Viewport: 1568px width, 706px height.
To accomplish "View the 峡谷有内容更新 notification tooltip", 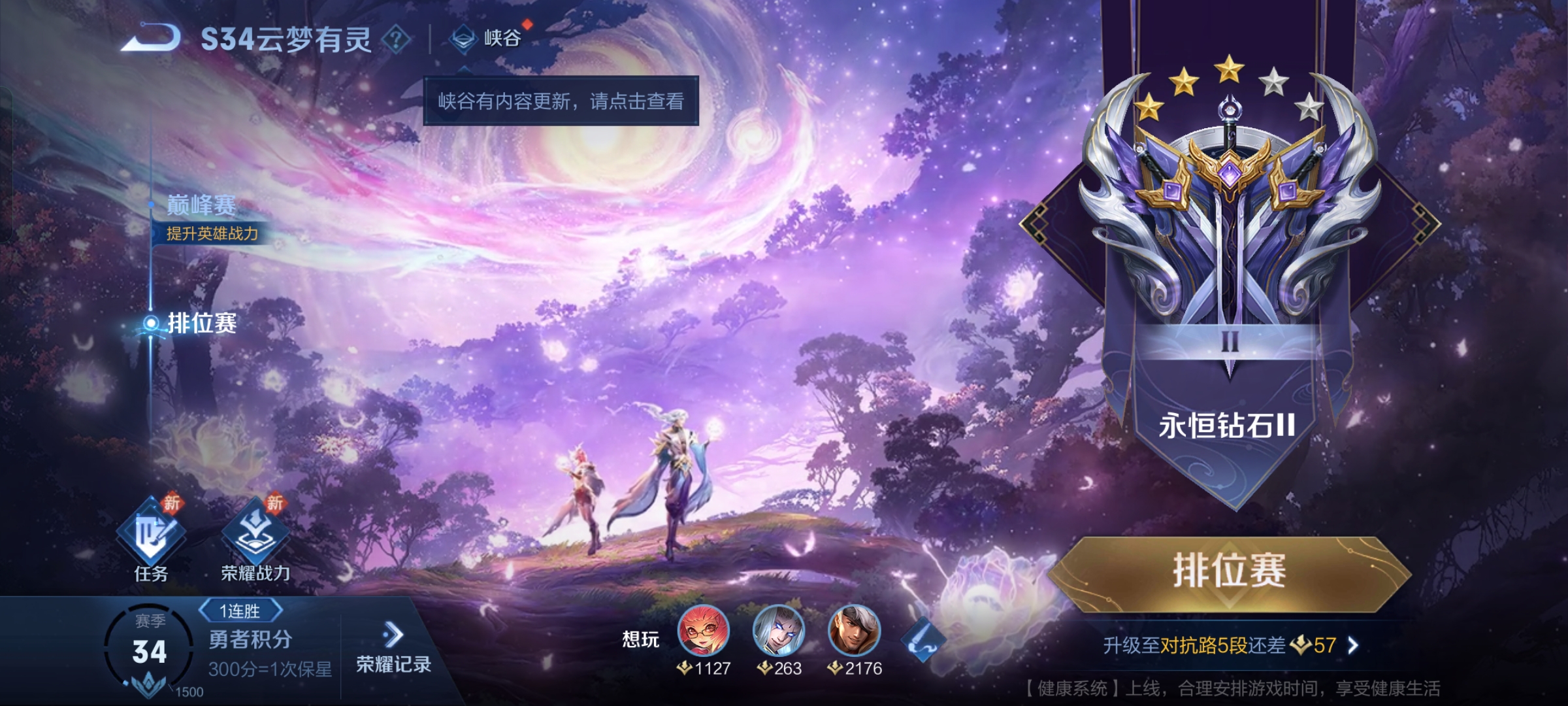I will coord(561,101).
